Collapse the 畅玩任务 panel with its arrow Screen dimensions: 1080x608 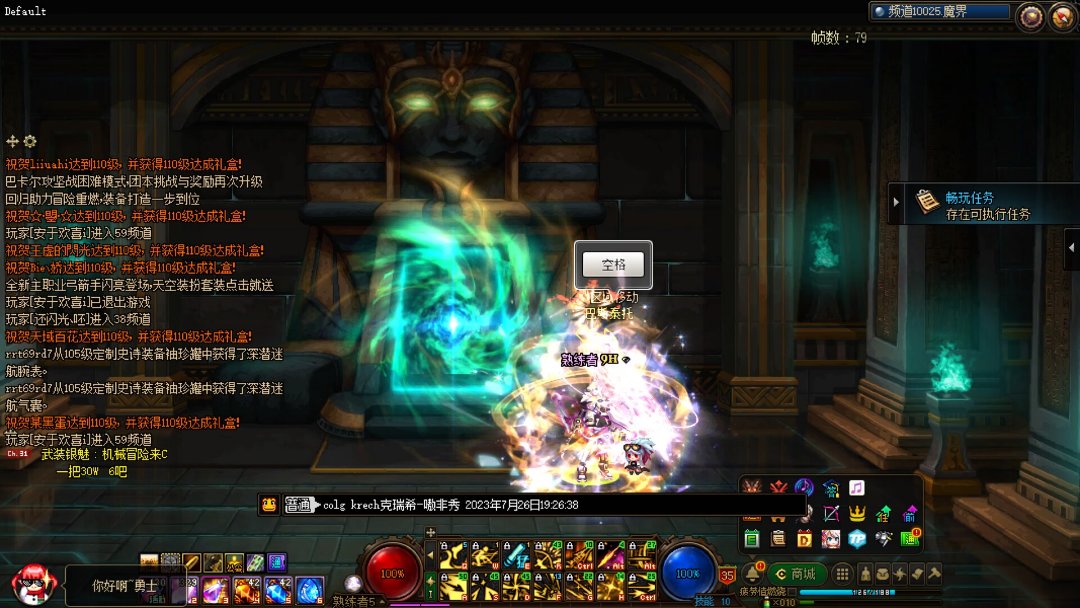(x=897, y=202)
